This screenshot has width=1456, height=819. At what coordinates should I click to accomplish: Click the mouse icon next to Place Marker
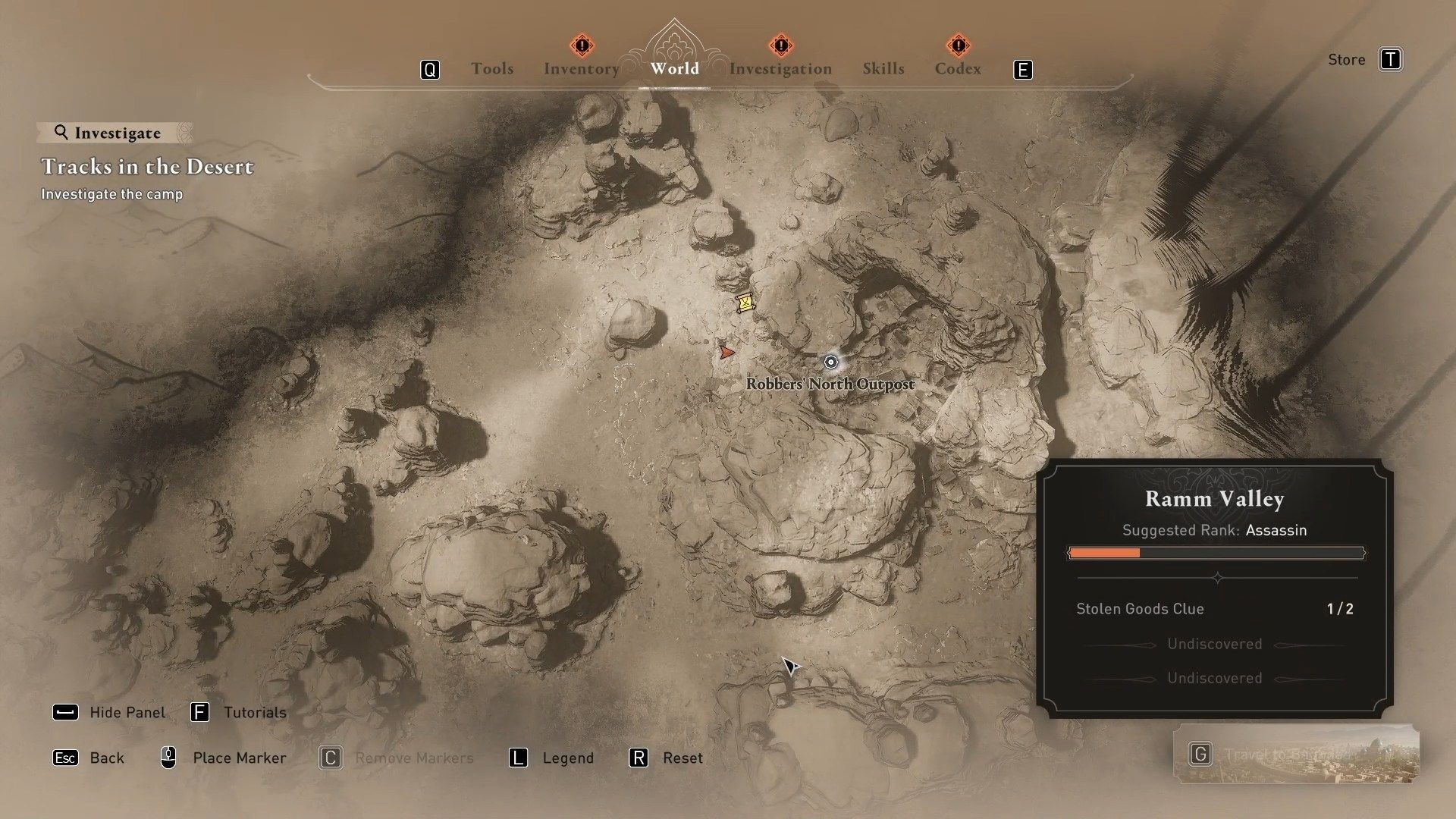pos(168,758)
